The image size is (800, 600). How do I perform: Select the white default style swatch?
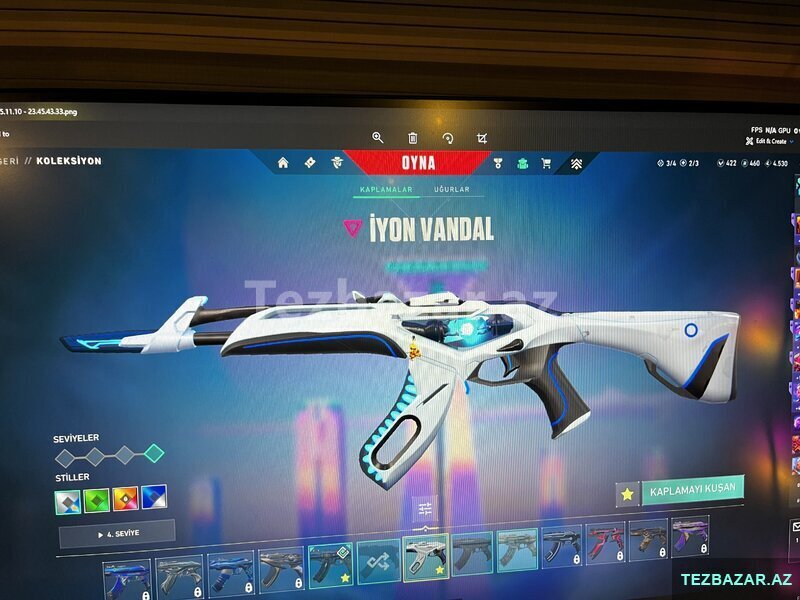67,501
